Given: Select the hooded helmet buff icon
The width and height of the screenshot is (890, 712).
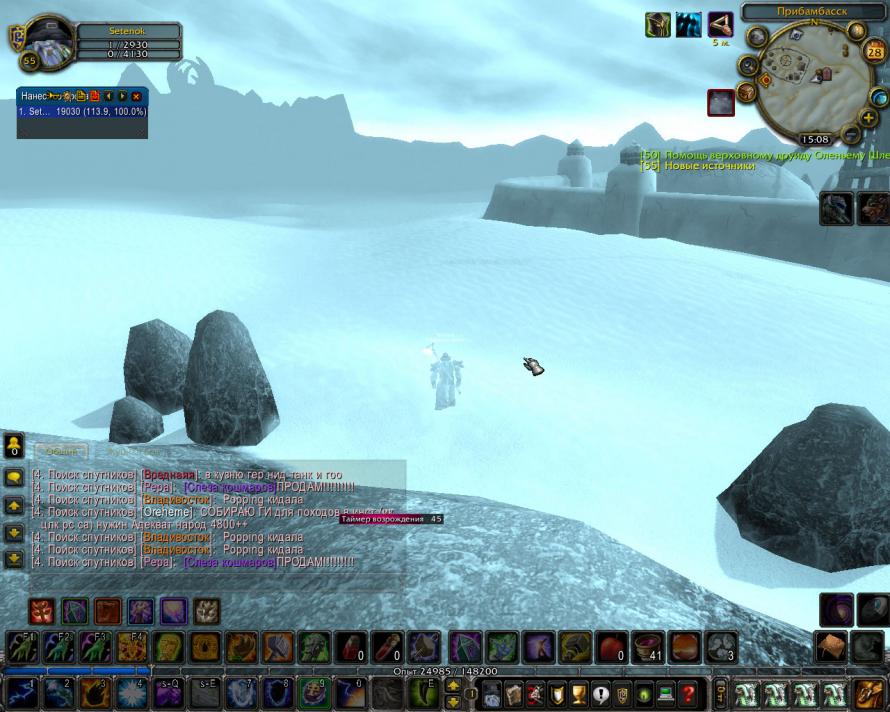Looking at the screenshot, I should click(657, 25).
